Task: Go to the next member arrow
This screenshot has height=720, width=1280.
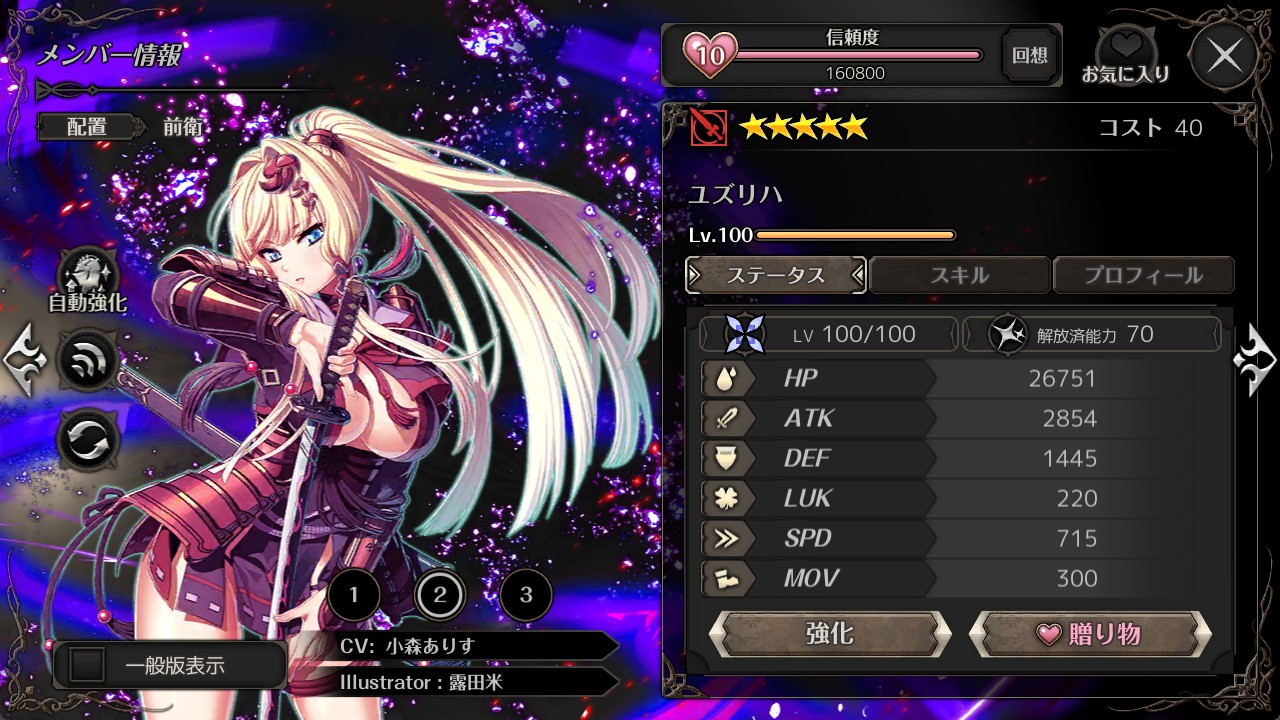Action: click(x=1255, y=359)
